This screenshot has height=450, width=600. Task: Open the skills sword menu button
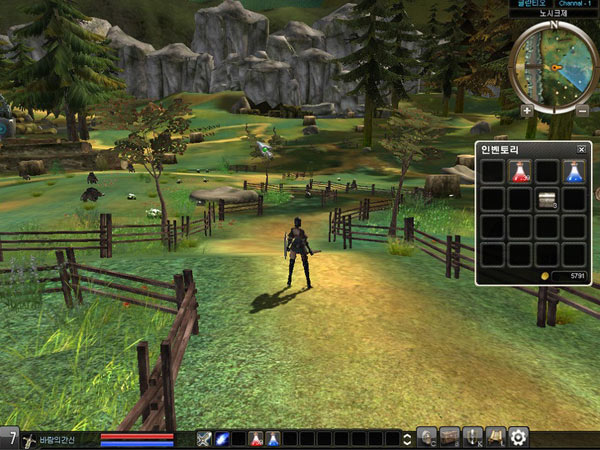[473, 437]
